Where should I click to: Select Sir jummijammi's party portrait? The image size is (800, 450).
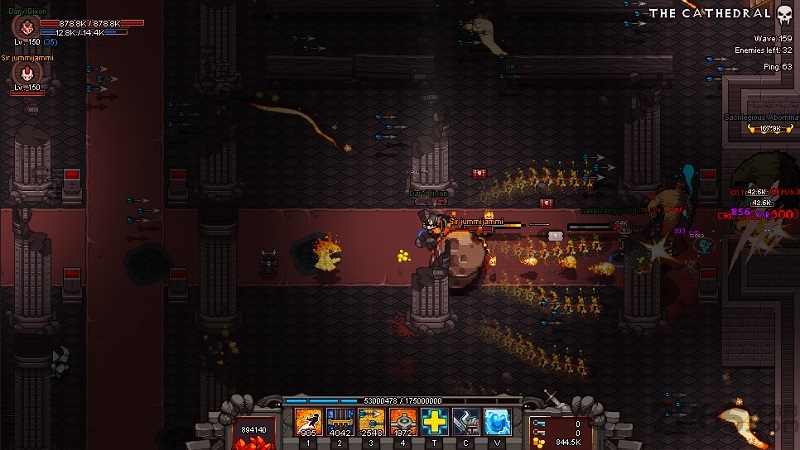(17, 76)
